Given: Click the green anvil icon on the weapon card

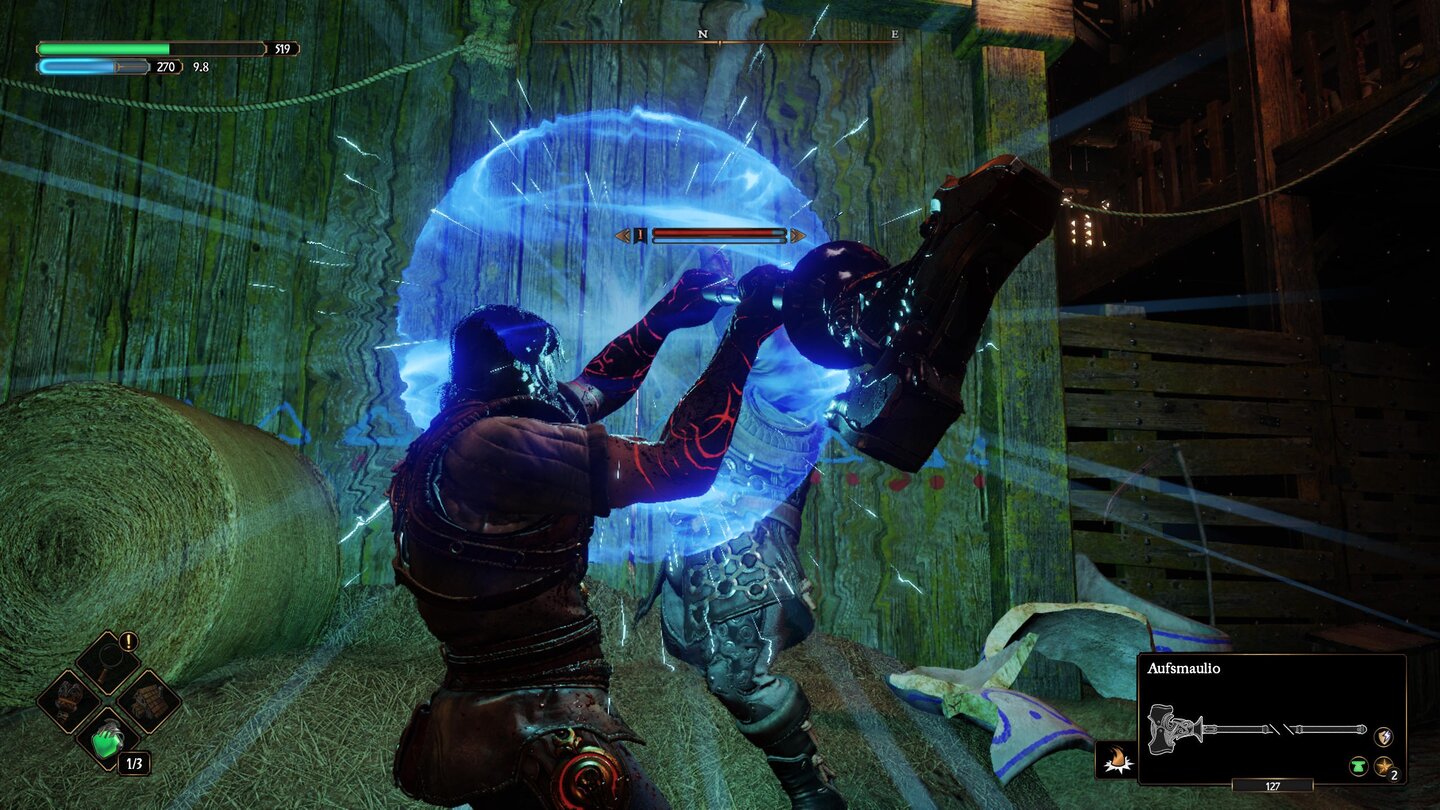Looking at the screenshot, I should [1359, 766].
